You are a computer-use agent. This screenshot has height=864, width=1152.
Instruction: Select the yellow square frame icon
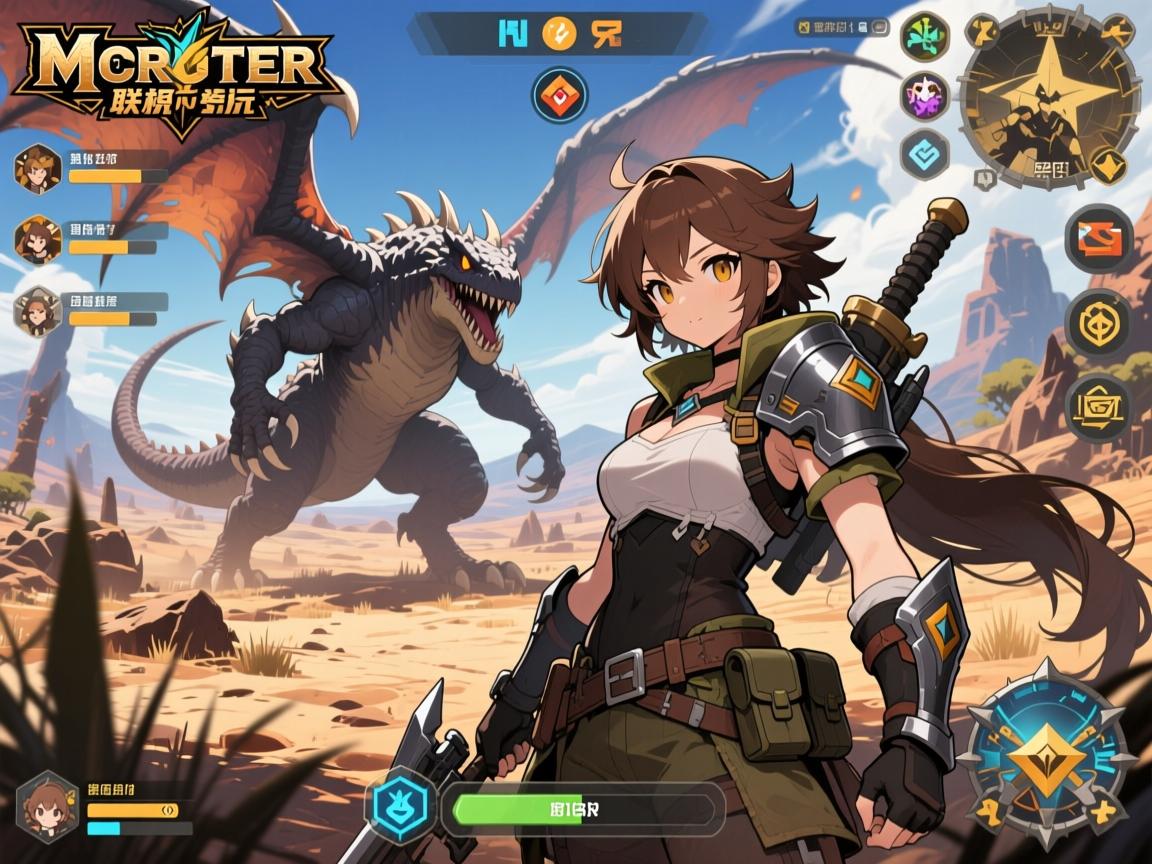coord(1098,407)
